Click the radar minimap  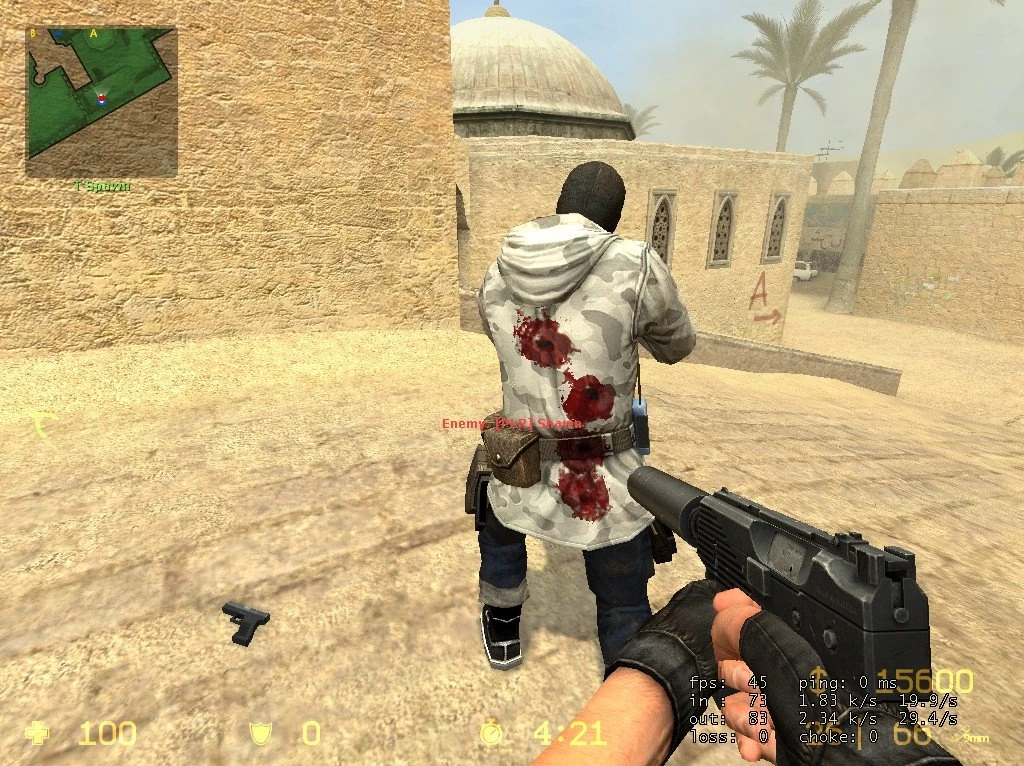point(101,101)
